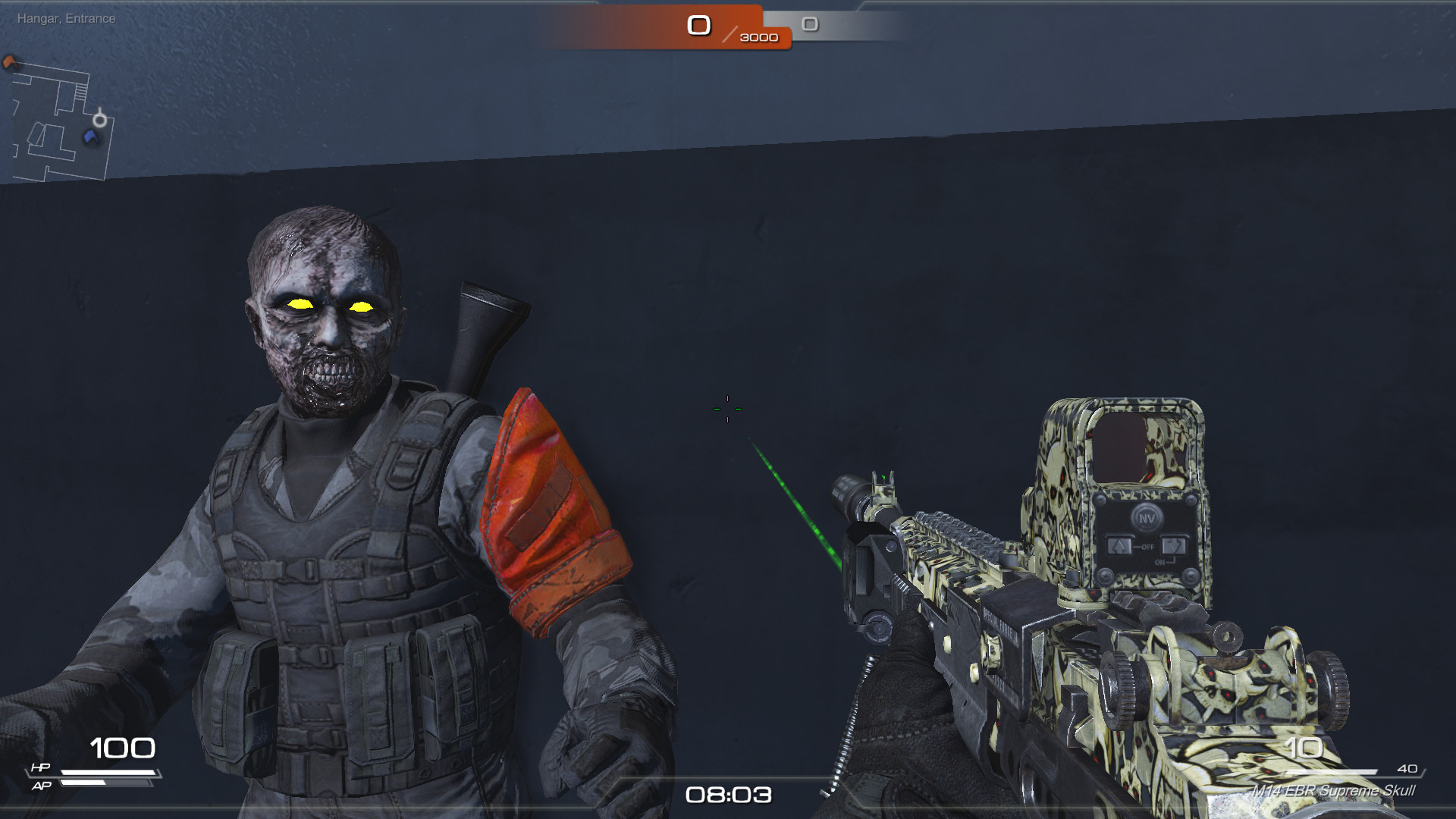Select the red team score tab
The width and height of the screenshot is (1456, 819).
698,25
